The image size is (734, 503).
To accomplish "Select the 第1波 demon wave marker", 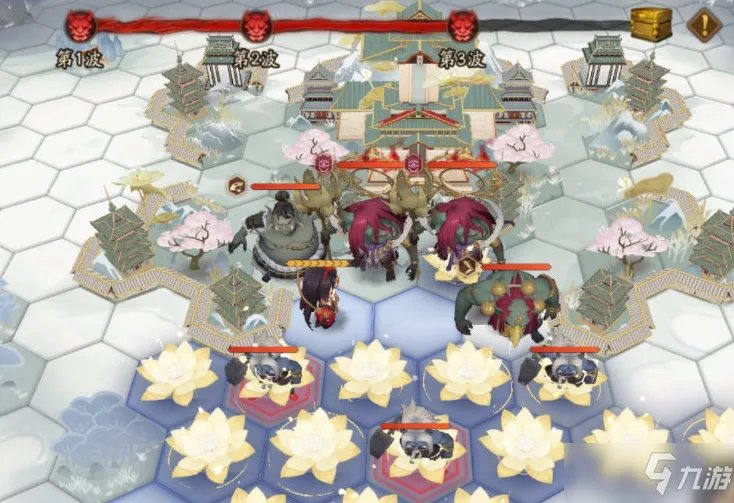I will pos(80,25).
